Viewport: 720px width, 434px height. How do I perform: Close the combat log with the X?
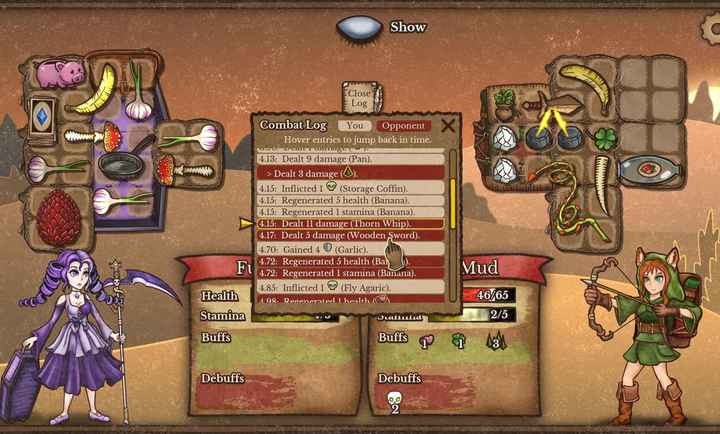[x=447, y=125]
